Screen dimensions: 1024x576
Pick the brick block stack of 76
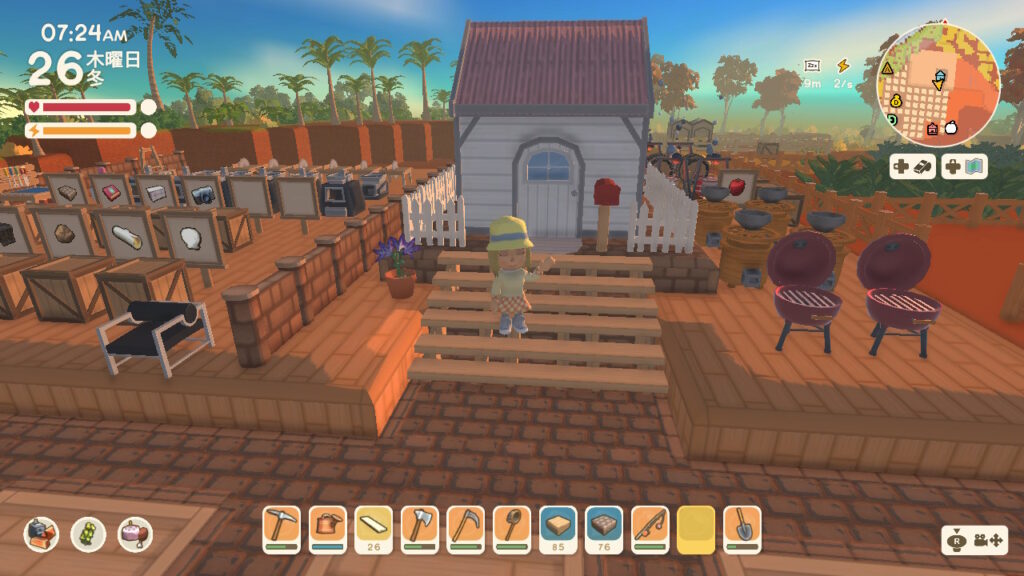pos(604,526)
